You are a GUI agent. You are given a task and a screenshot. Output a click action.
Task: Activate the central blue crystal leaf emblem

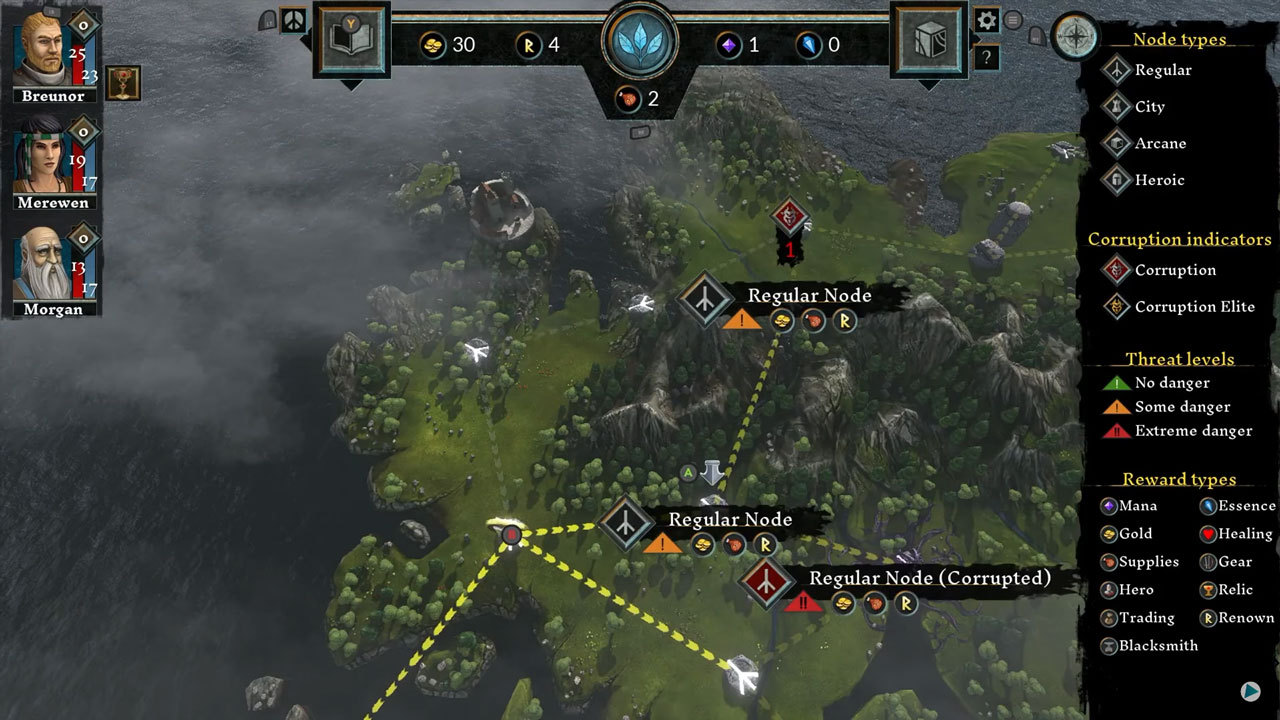click(640, 41)
